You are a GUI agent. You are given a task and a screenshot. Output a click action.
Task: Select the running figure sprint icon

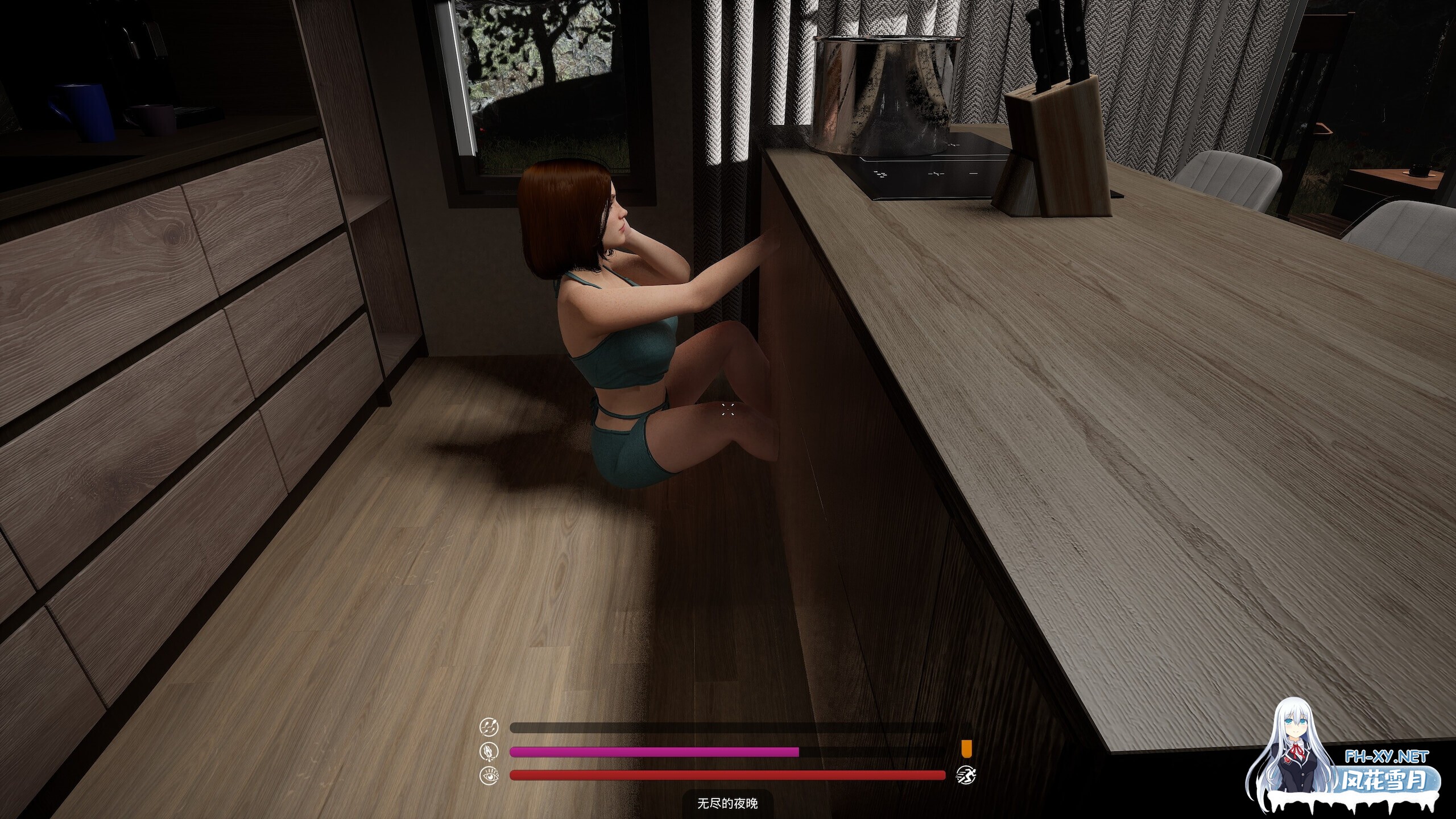pyautogui.click(x=965, y=775)
